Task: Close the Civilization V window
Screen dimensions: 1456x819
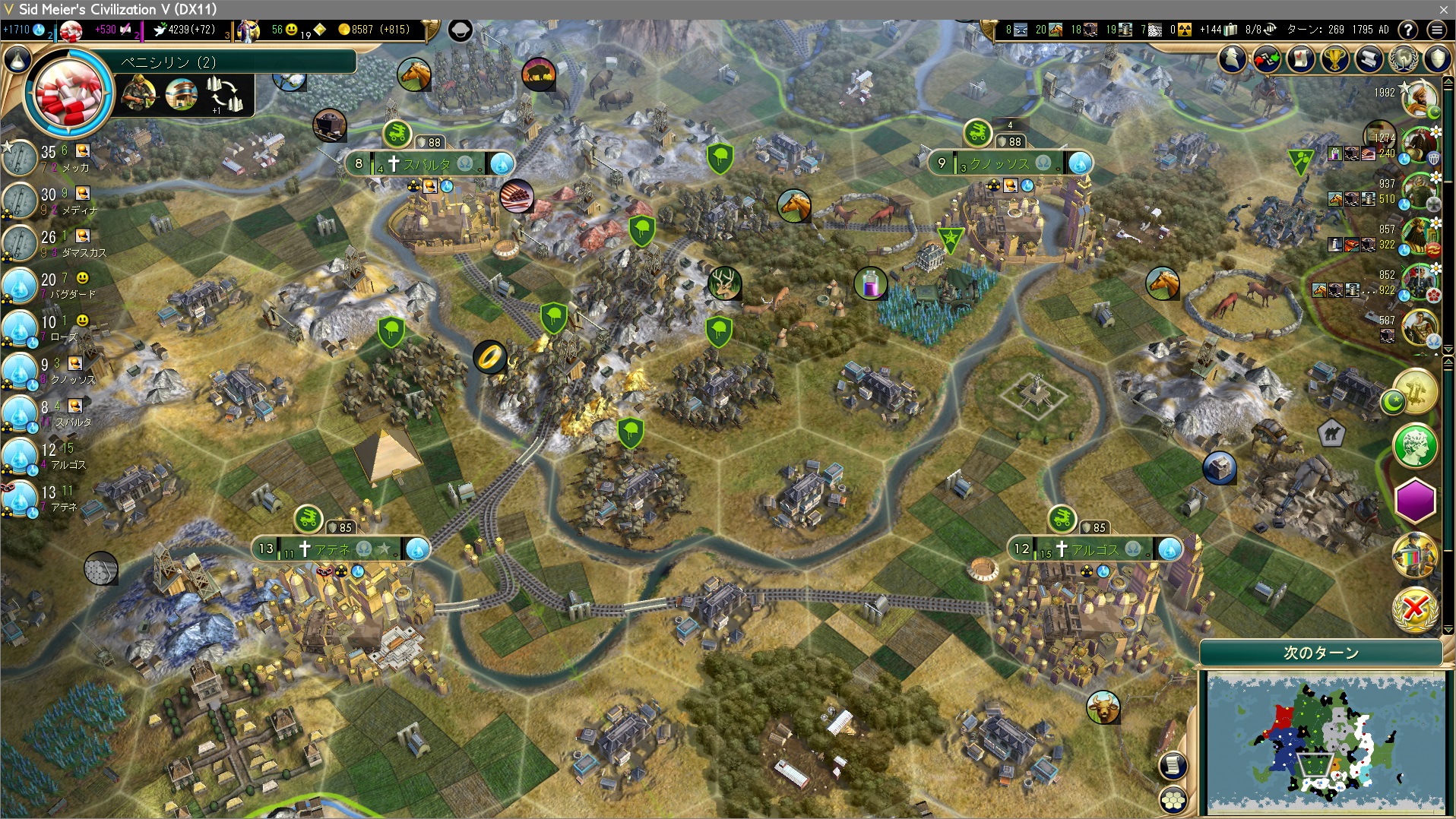Action: point(1443,9)
